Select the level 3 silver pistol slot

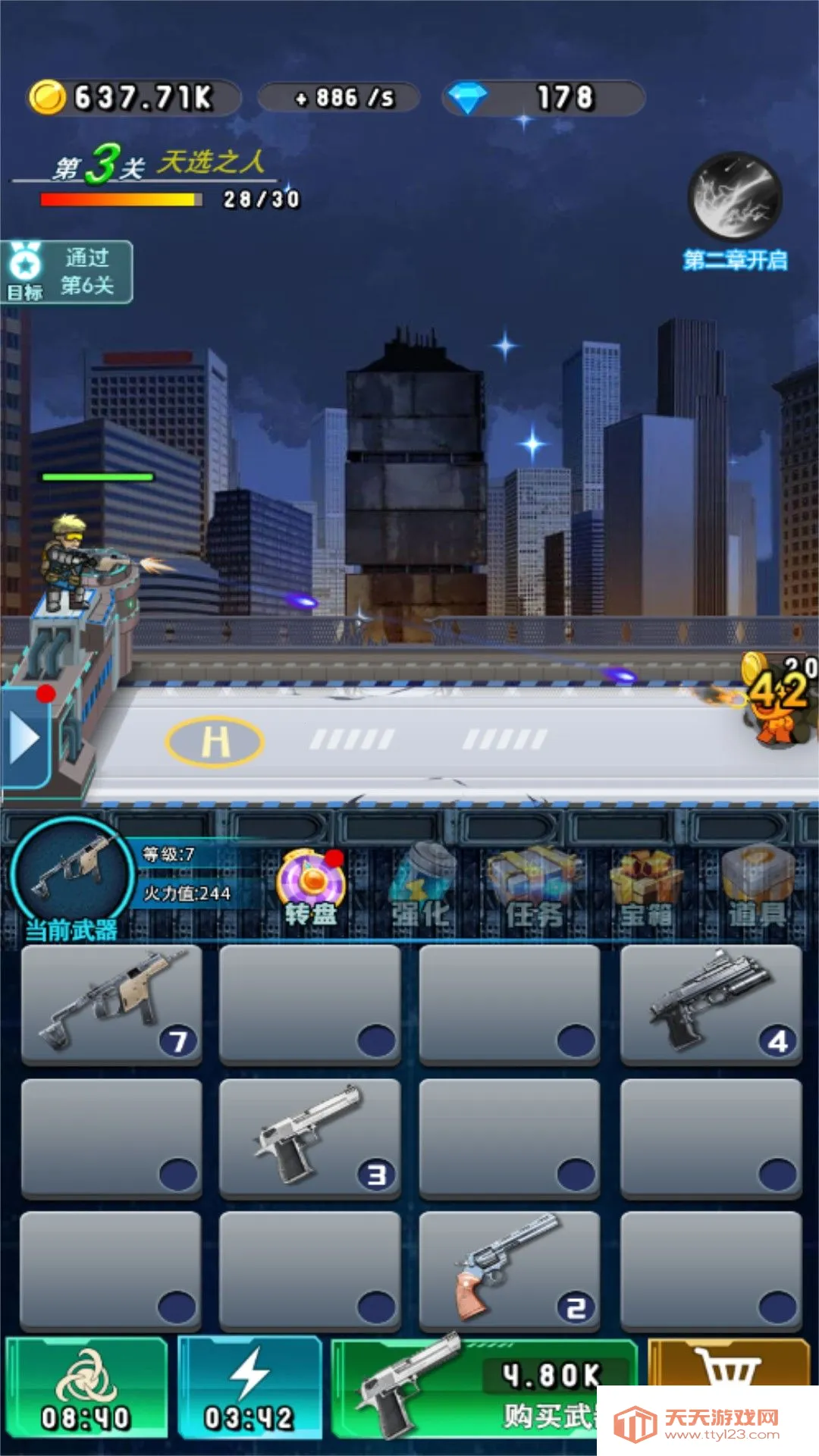309,1137
